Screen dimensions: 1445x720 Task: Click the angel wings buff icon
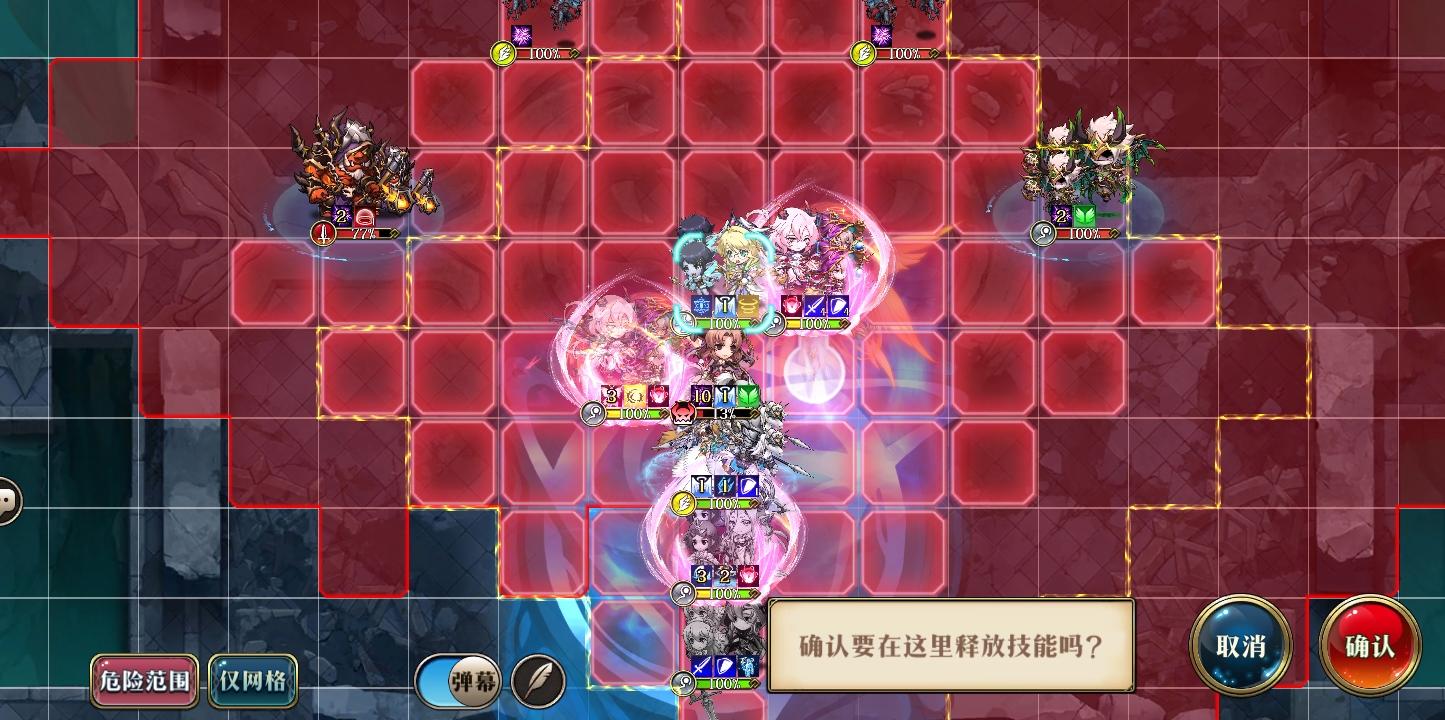click(724, 303)
